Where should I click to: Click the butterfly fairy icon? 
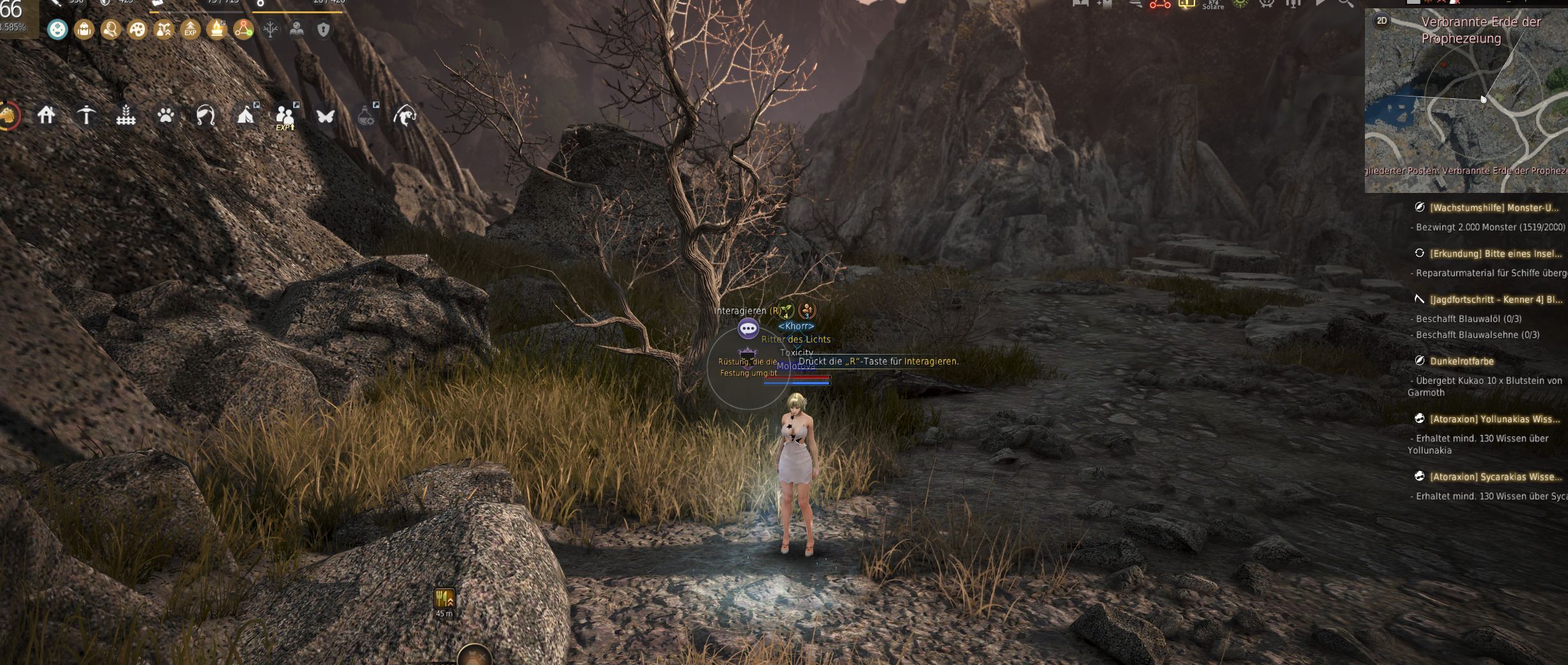tap(325, 116)
